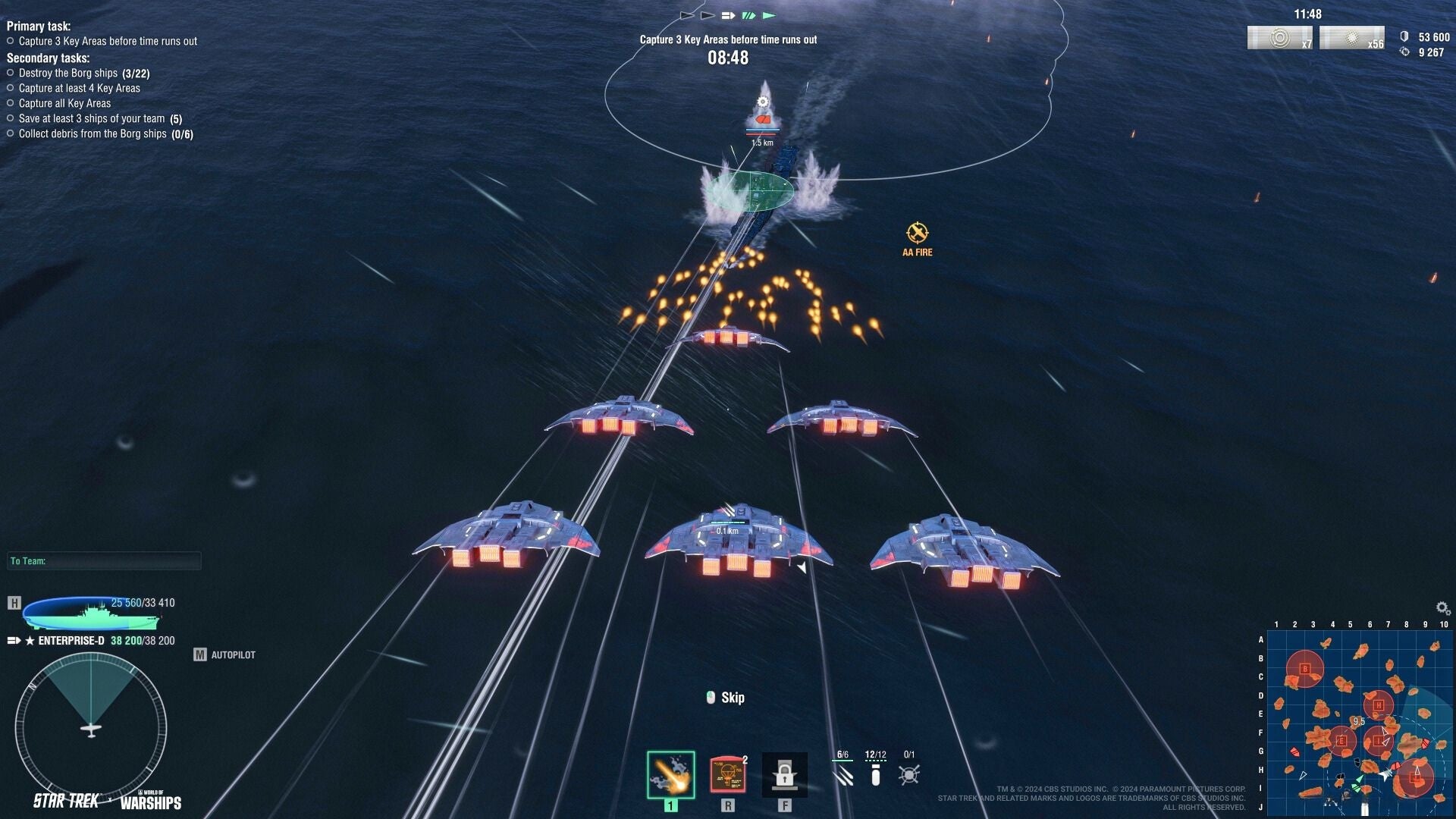Choose the bomber squadron icon
The height and width of the screenshot is (819, 1456).
876,774
